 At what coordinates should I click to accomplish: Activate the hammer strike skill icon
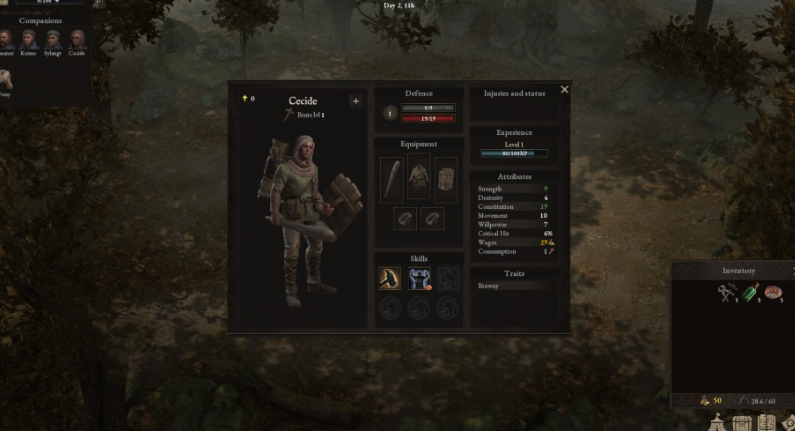point(389,278)
